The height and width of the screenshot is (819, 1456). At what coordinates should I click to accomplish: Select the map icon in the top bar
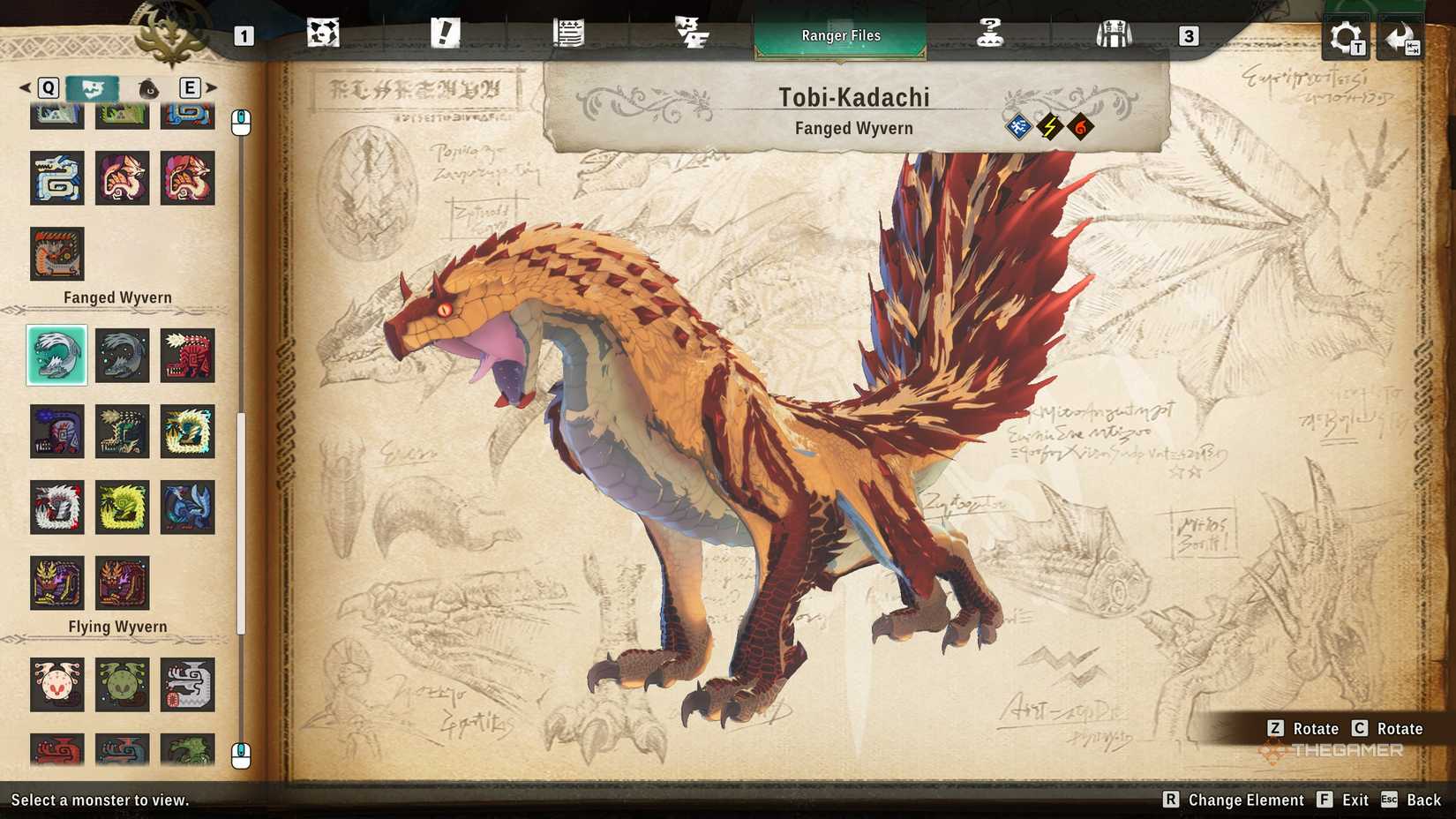click(325, 32)
